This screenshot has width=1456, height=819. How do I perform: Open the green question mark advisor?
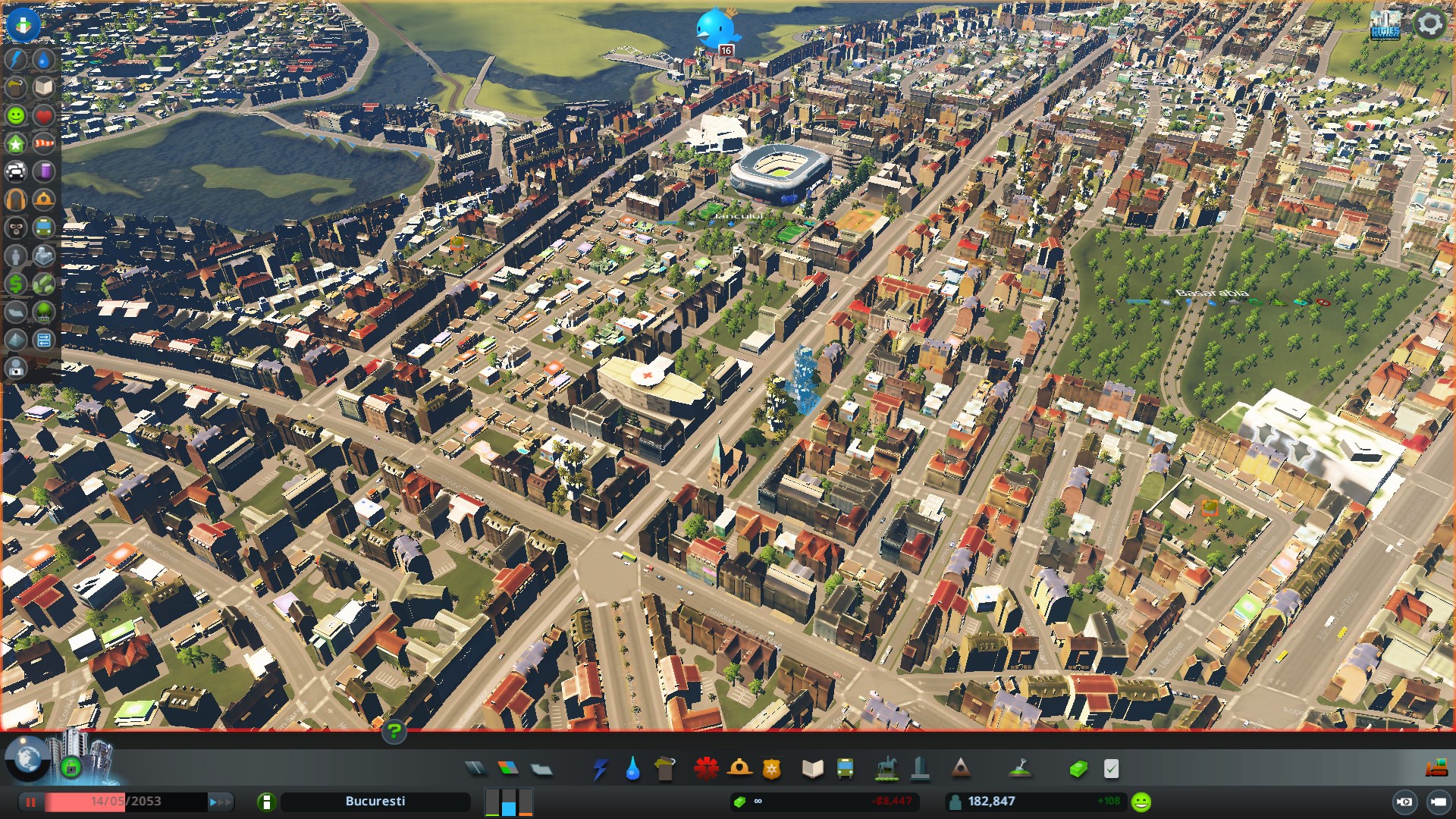pyautogui.click(x=394, y=732)
